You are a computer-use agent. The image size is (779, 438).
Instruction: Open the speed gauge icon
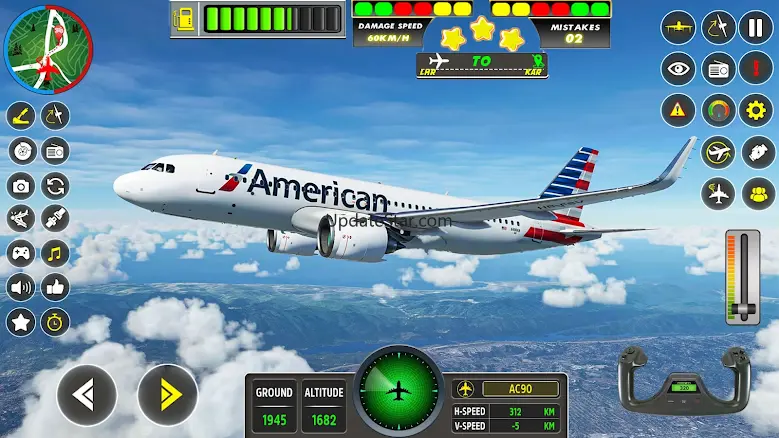coord(718,109)
